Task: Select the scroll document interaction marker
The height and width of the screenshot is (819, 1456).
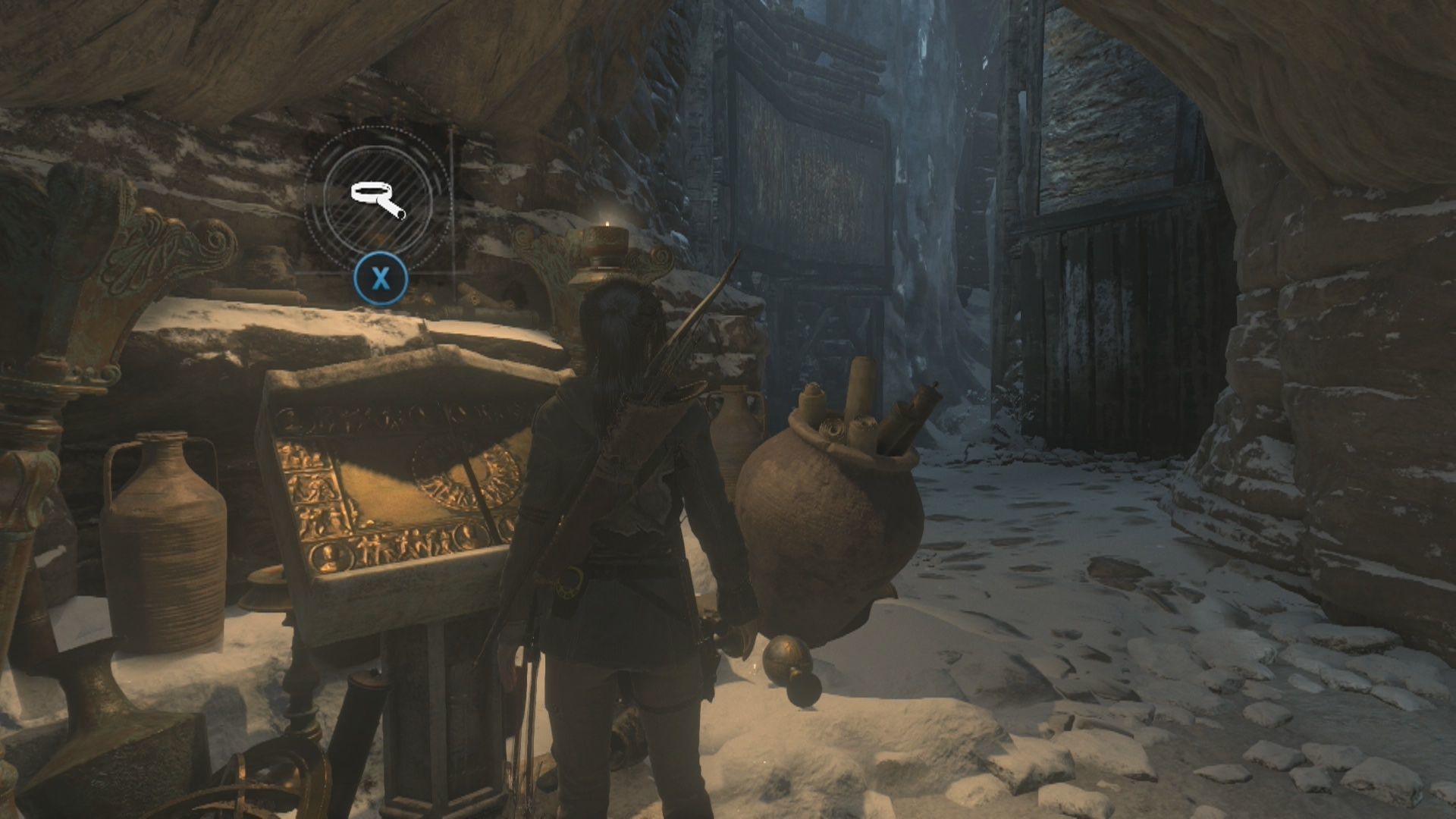Action: point(378,201)
